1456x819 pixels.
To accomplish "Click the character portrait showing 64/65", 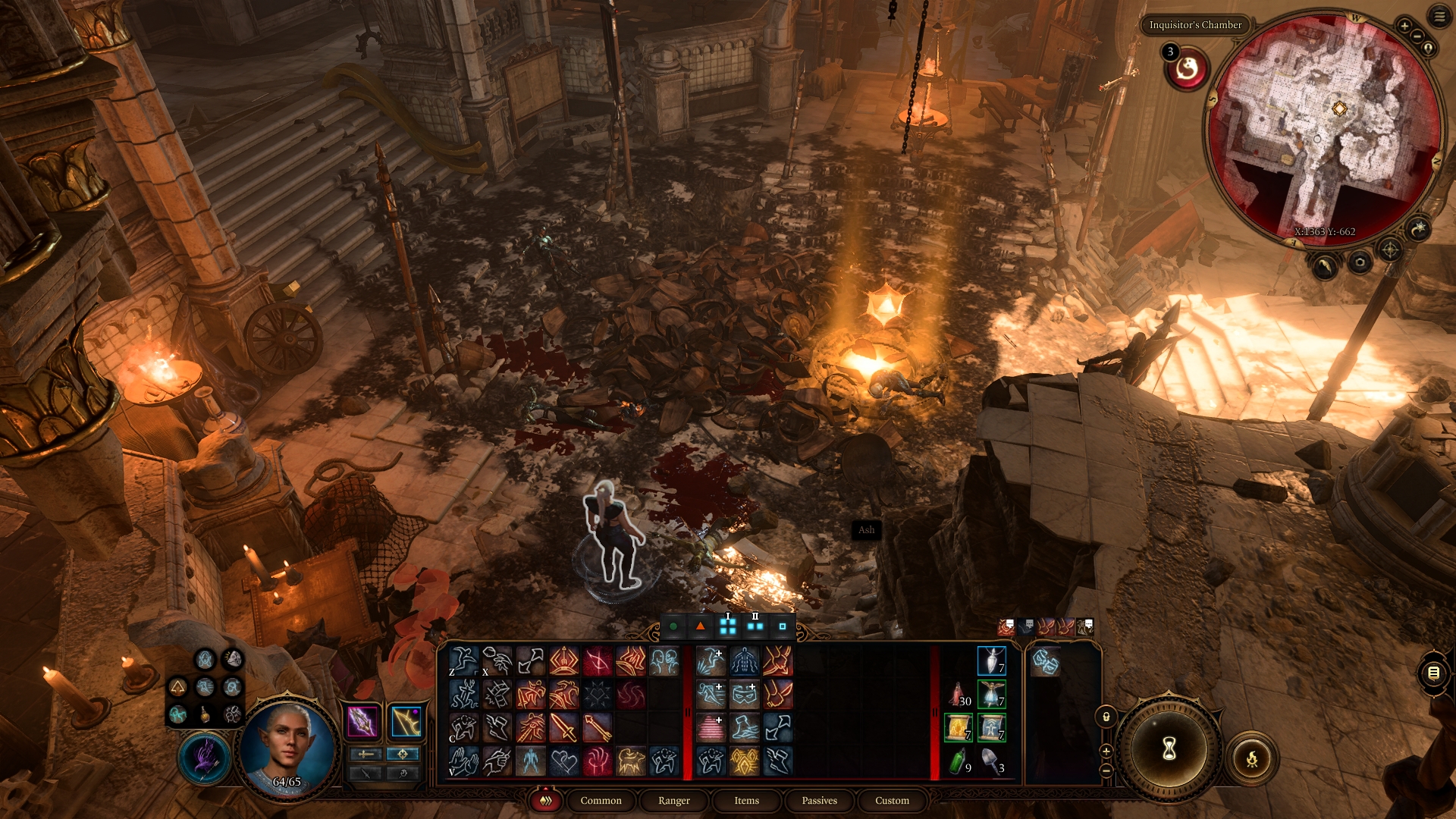I will (x=287, y=746).
